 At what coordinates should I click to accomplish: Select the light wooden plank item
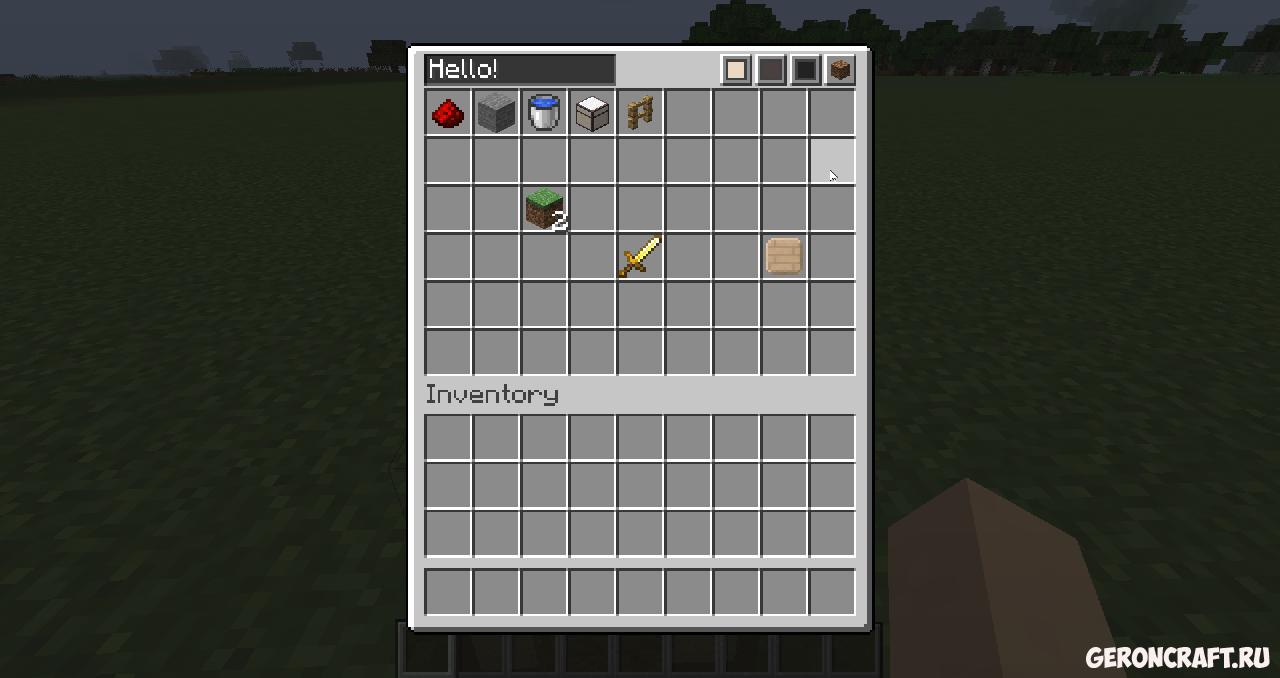click(784, 257)
